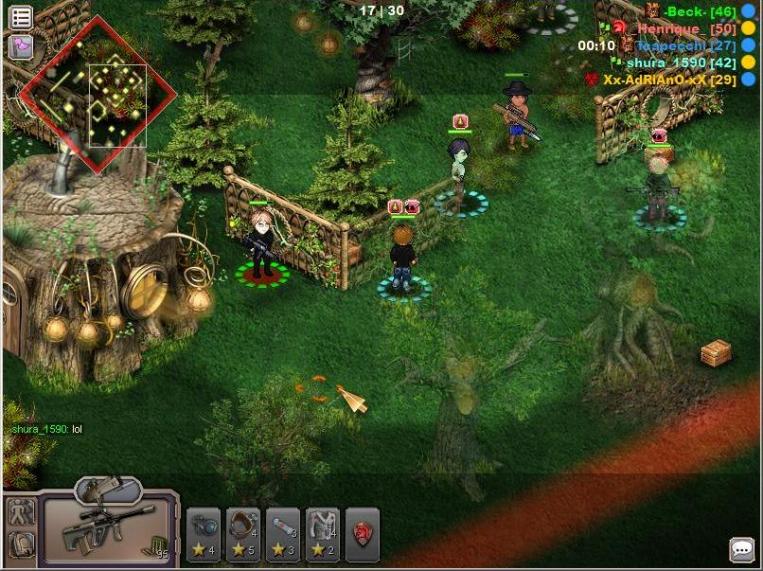763x571 pixels.
Task: Choose Xx-AdRIAnO-xX in the player list
Action: point(668,80)
